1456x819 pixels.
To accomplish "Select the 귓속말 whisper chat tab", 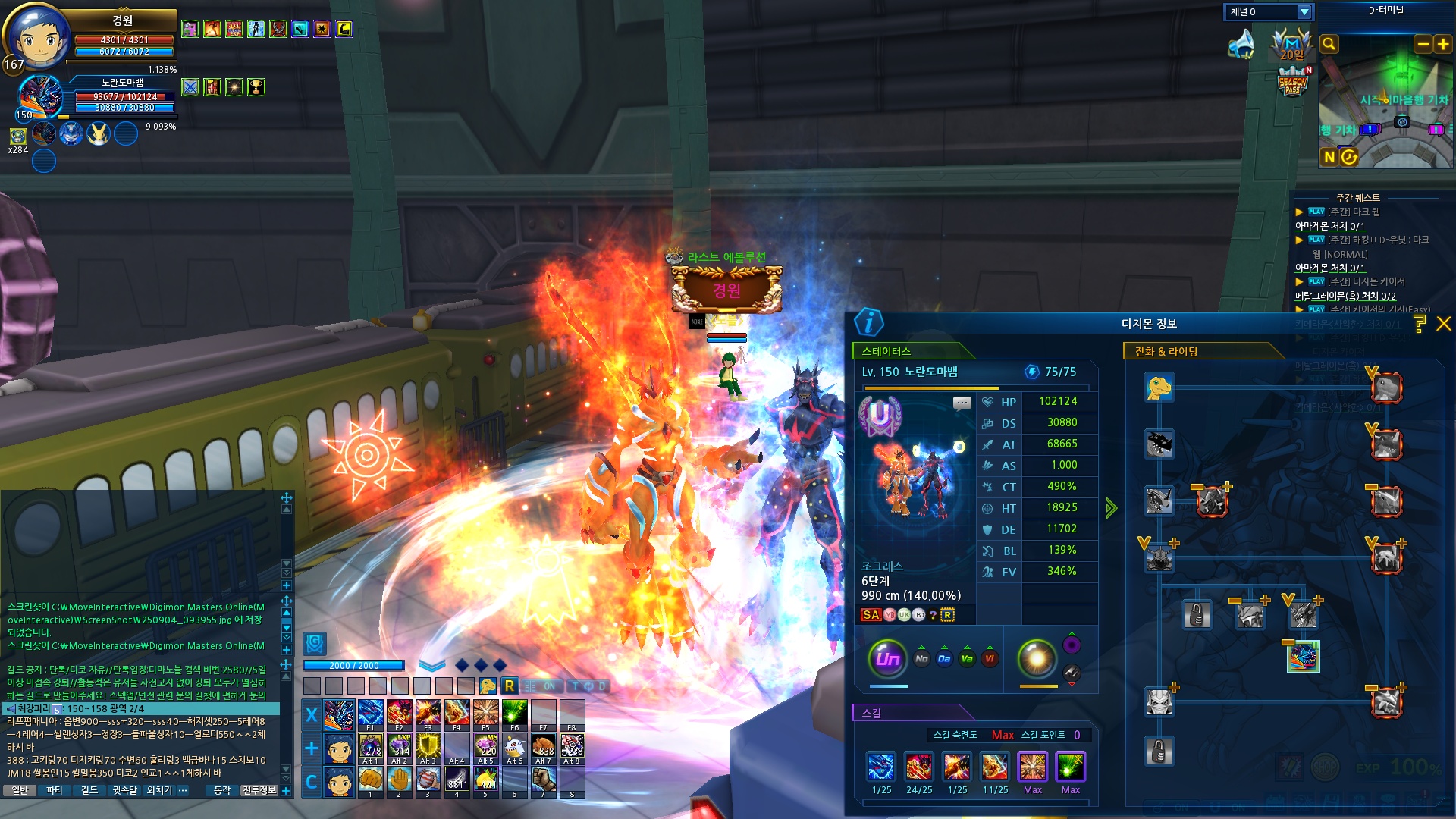I will [x=124, y=790].
